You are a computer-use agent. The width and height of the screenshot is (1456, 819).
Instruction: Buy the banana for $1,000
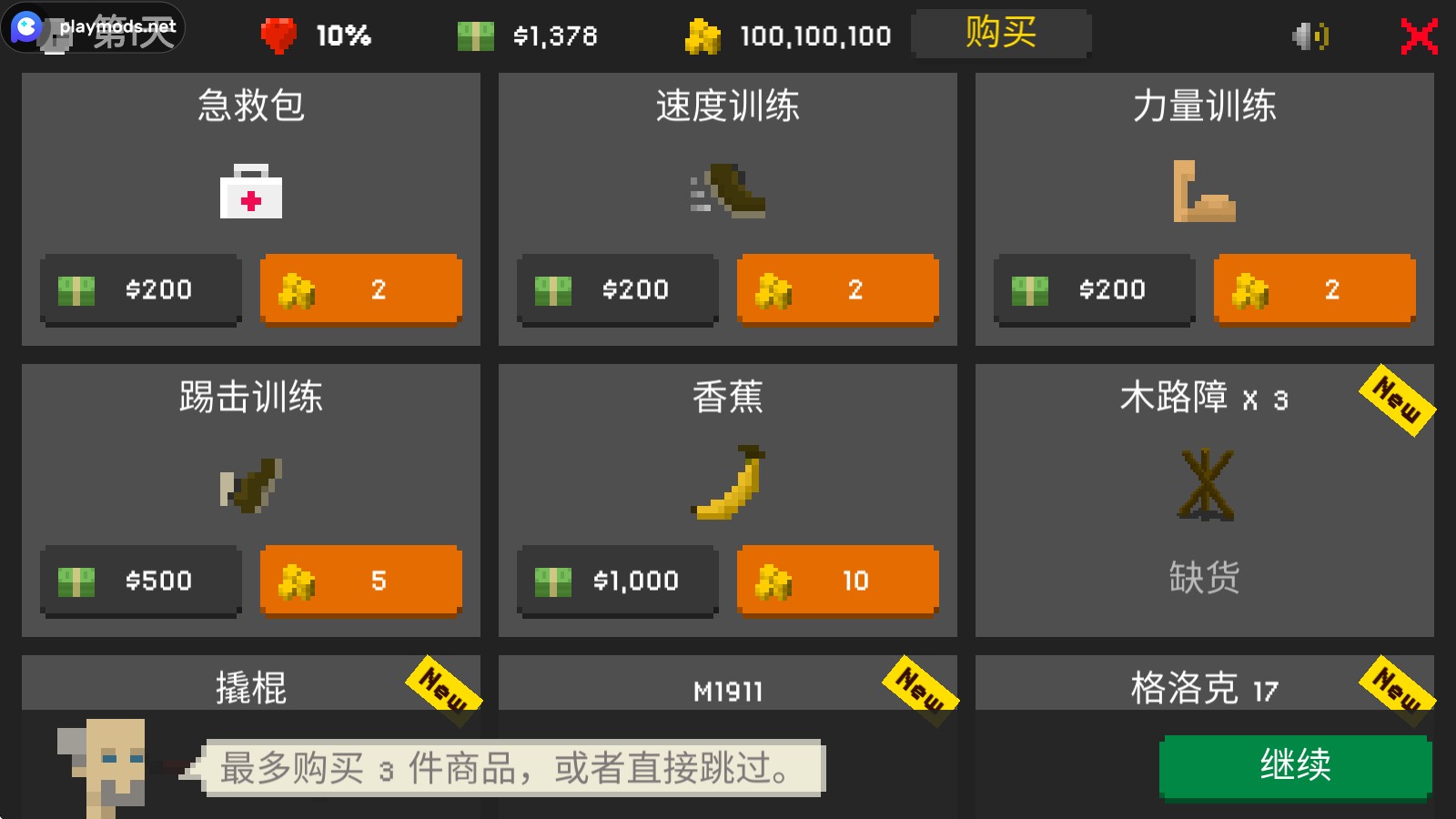tap(616, 580)
